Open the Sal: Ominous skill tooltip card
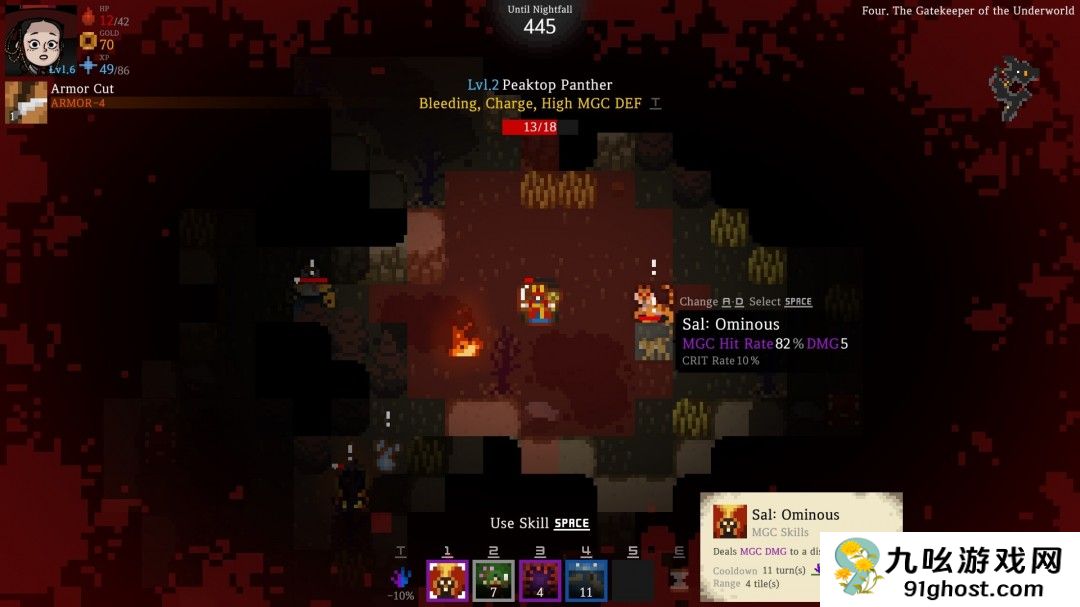Viewport: 1080px width, 607px height. tap(800, 545)
